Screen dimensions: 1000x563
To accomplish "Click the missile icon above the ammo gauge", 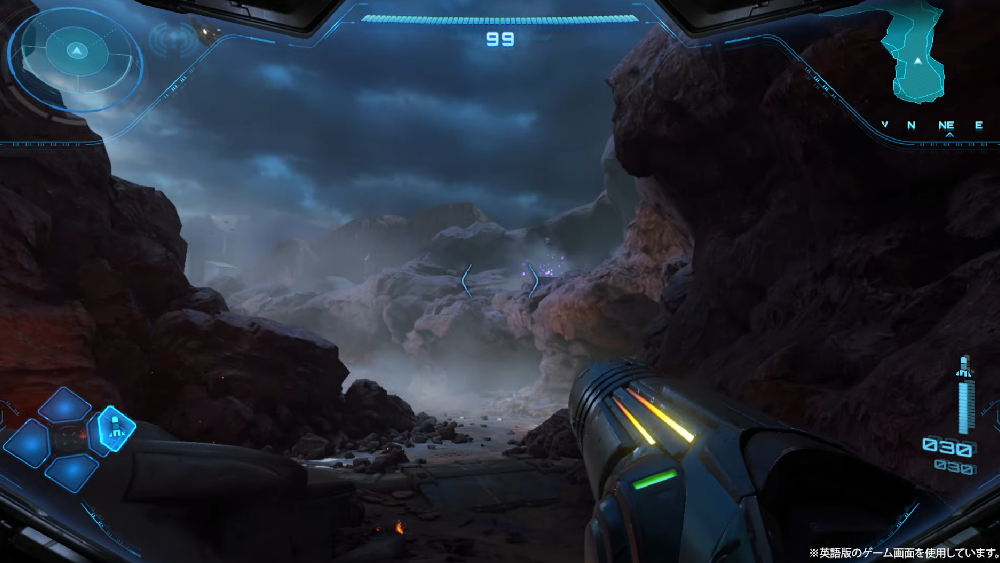I will click(964, 367).
